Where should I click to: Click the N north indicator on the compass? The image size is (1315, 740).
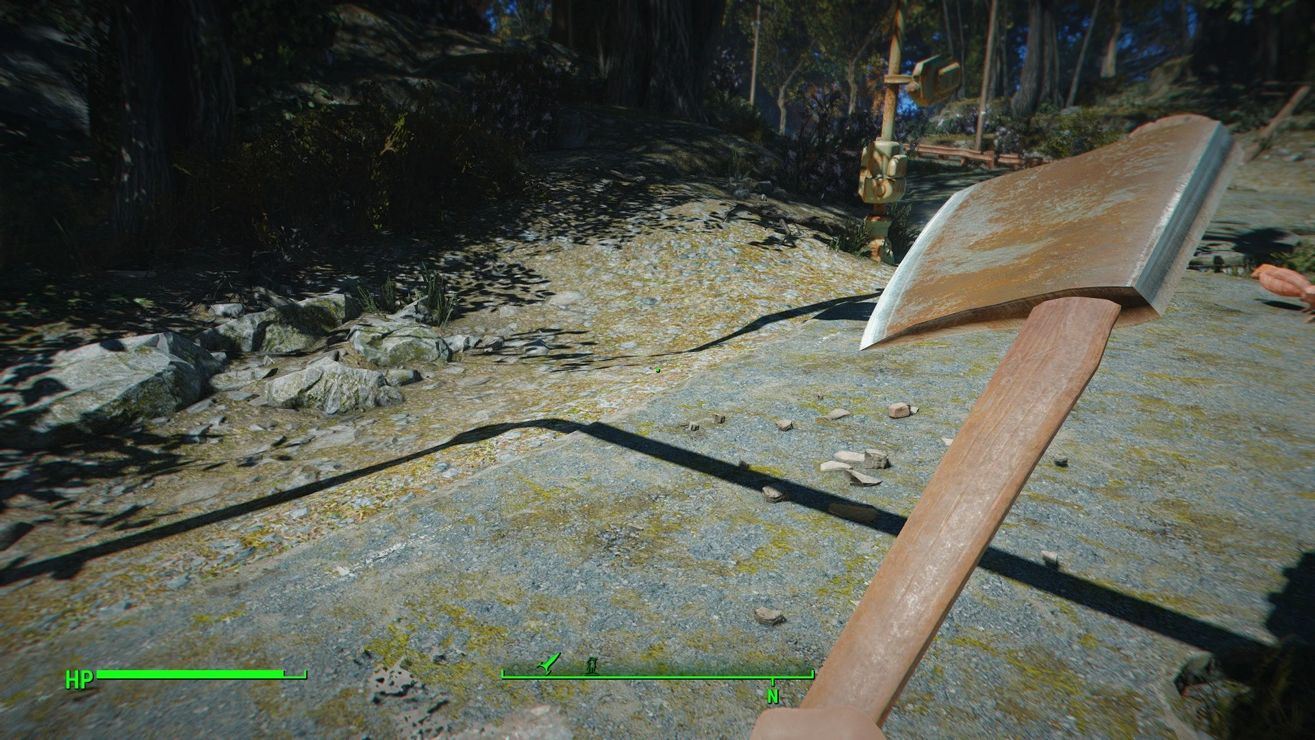point(772,696)
